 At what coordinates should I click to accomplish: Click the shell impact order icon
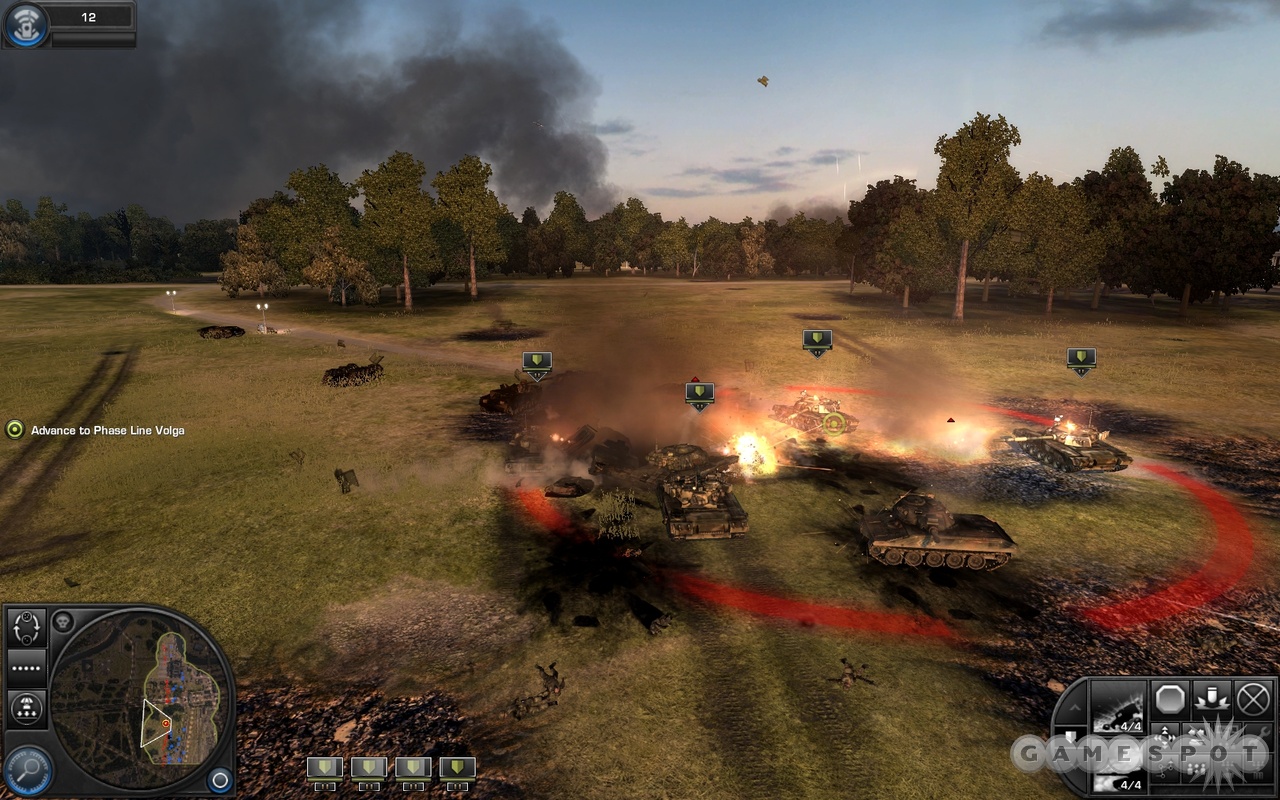(x=1211, y=699)
